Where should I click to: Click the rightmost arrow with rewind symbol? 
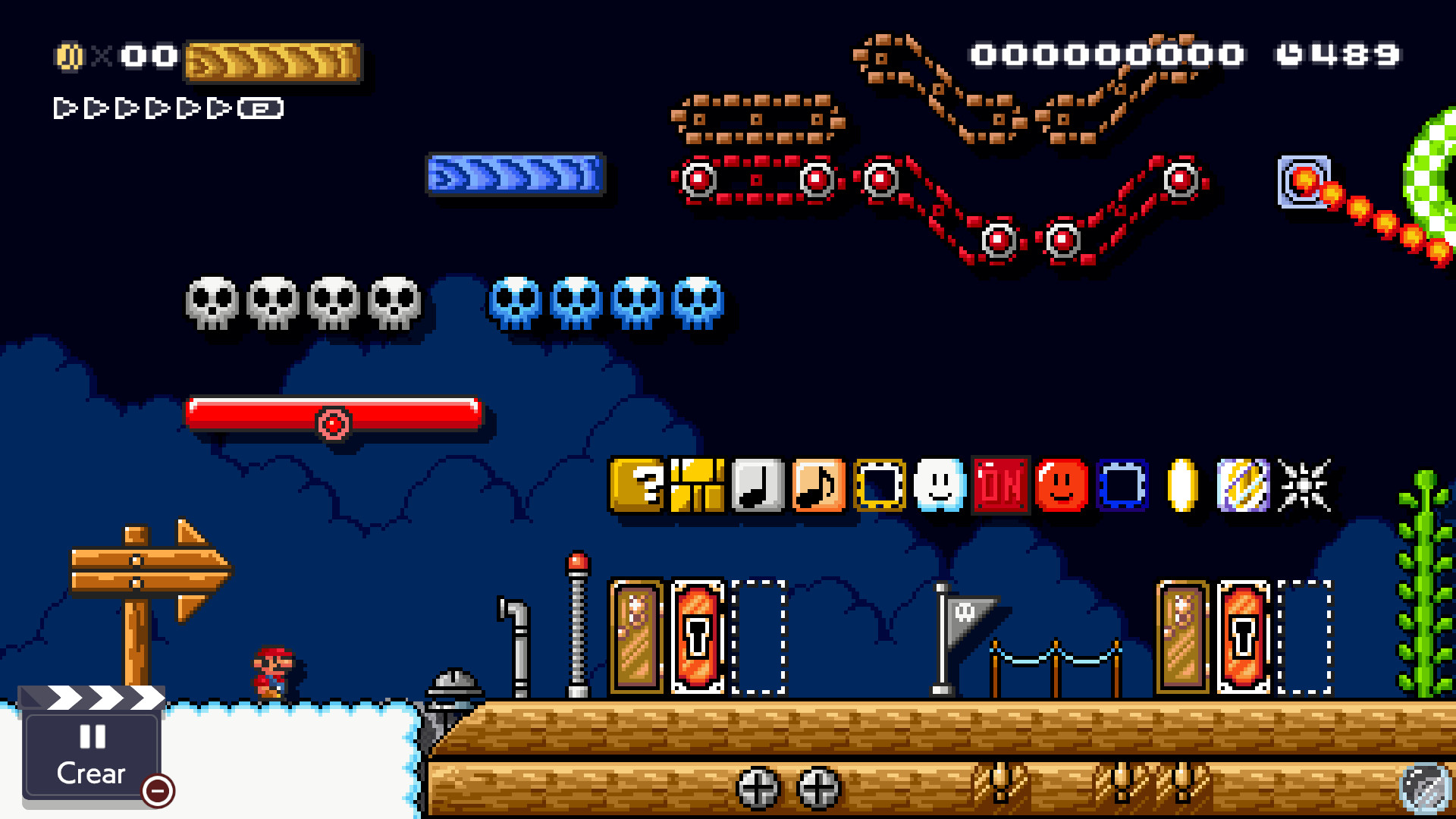pos(262,108)
